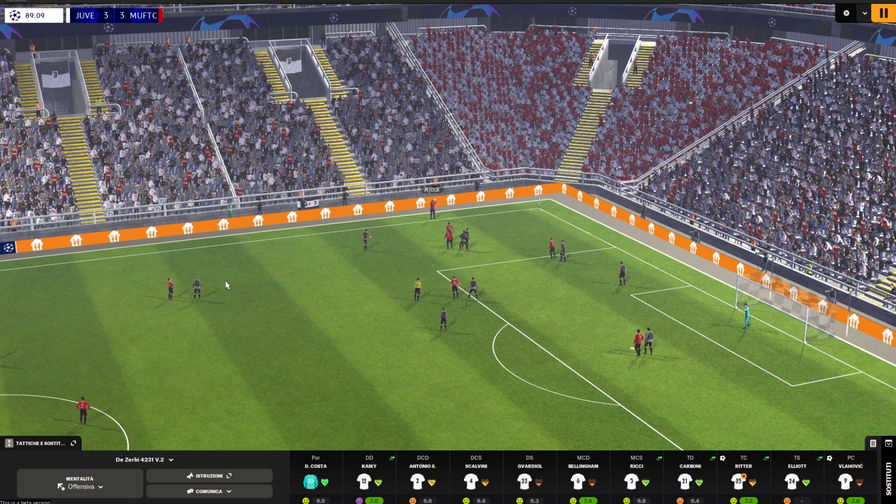Screen dimensions: 896x504
Task: Open the Istruzioni panel
Action: tap(209, 476)
